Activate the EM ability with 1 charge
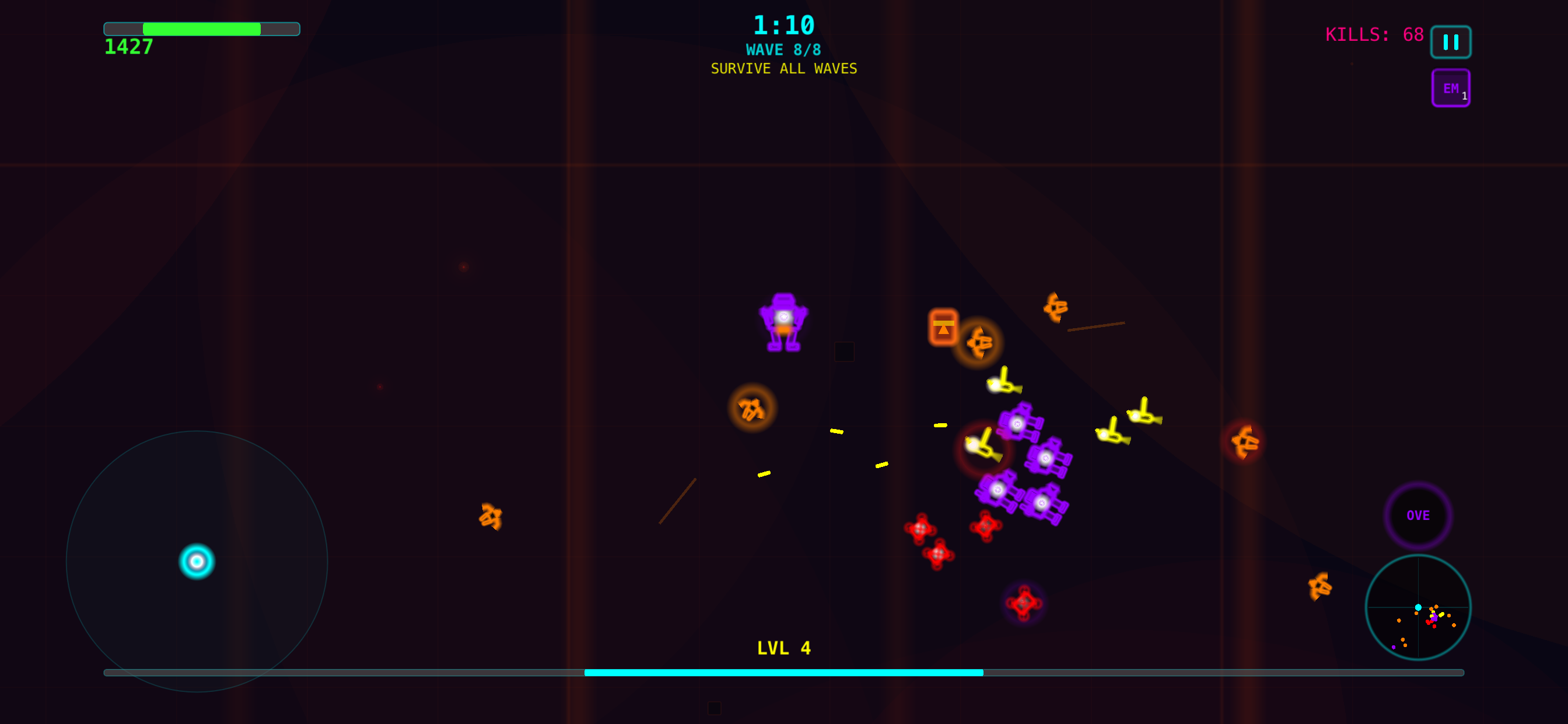This screenshot has width=1568, height=724. click(1451, 87)
